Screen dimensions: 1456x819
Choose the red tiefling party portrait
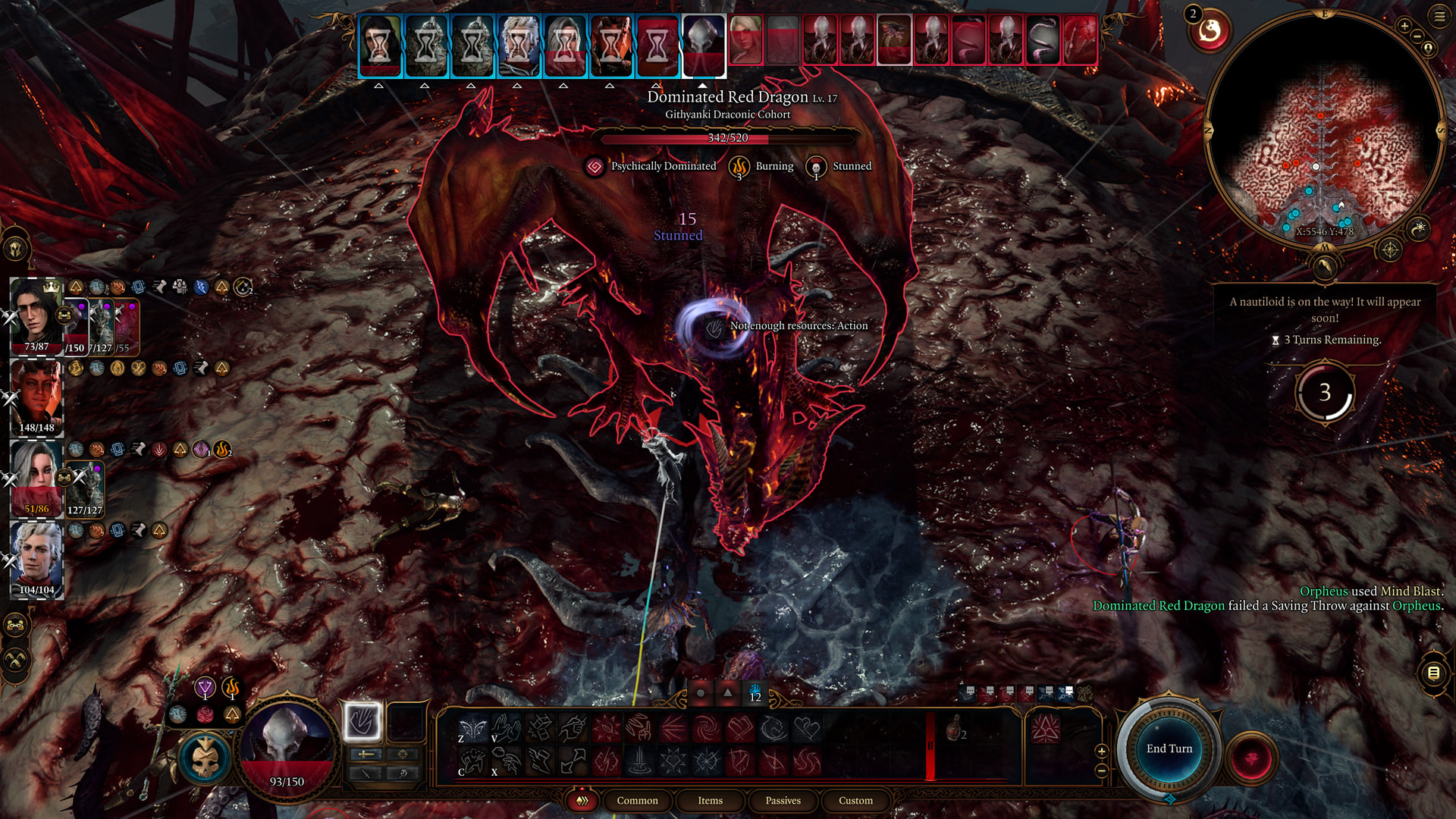coord(36,396)
